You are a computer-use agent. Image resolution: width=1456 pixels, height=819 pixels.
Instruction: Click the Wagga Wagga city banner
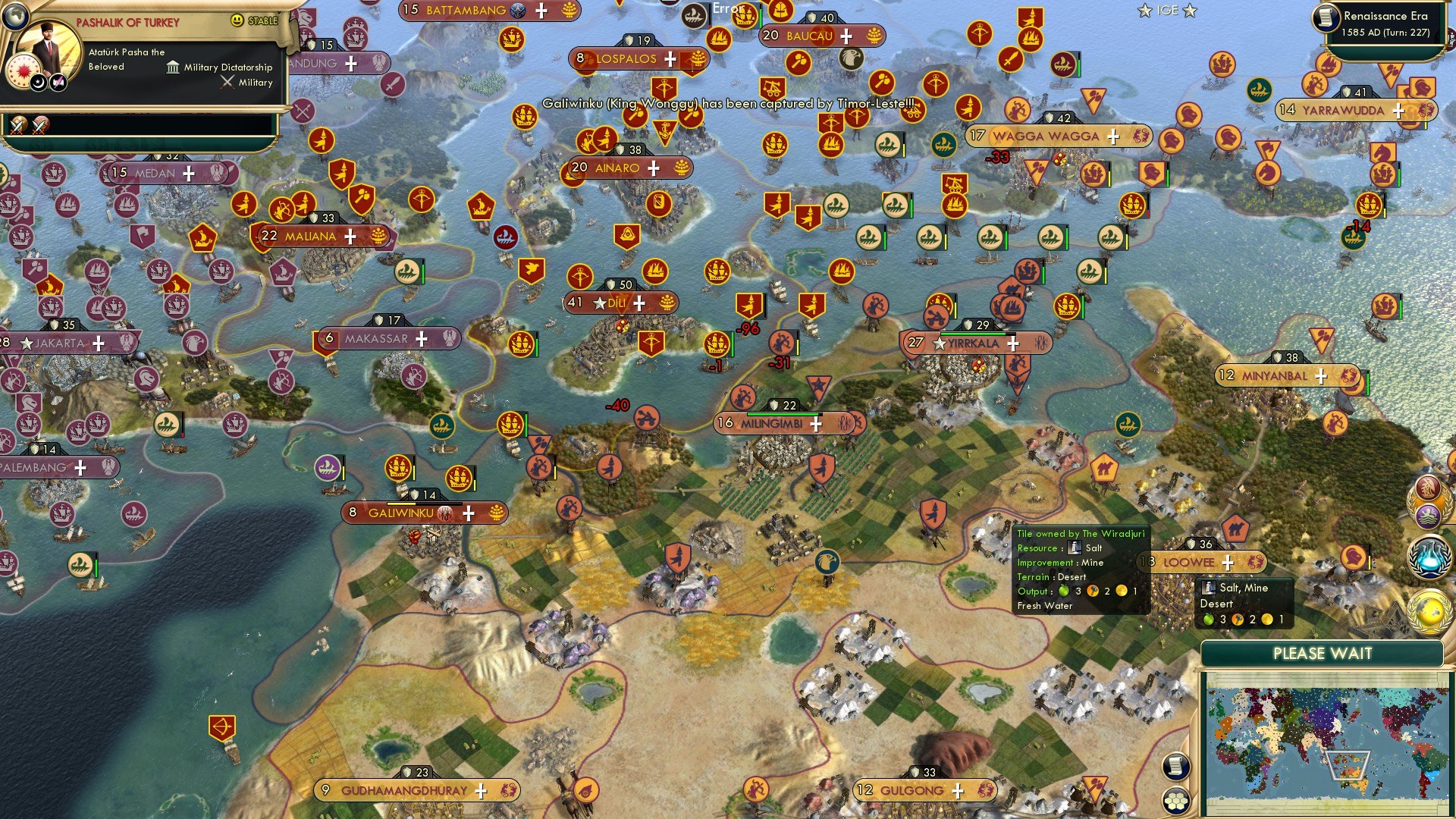coord(1046,136)
